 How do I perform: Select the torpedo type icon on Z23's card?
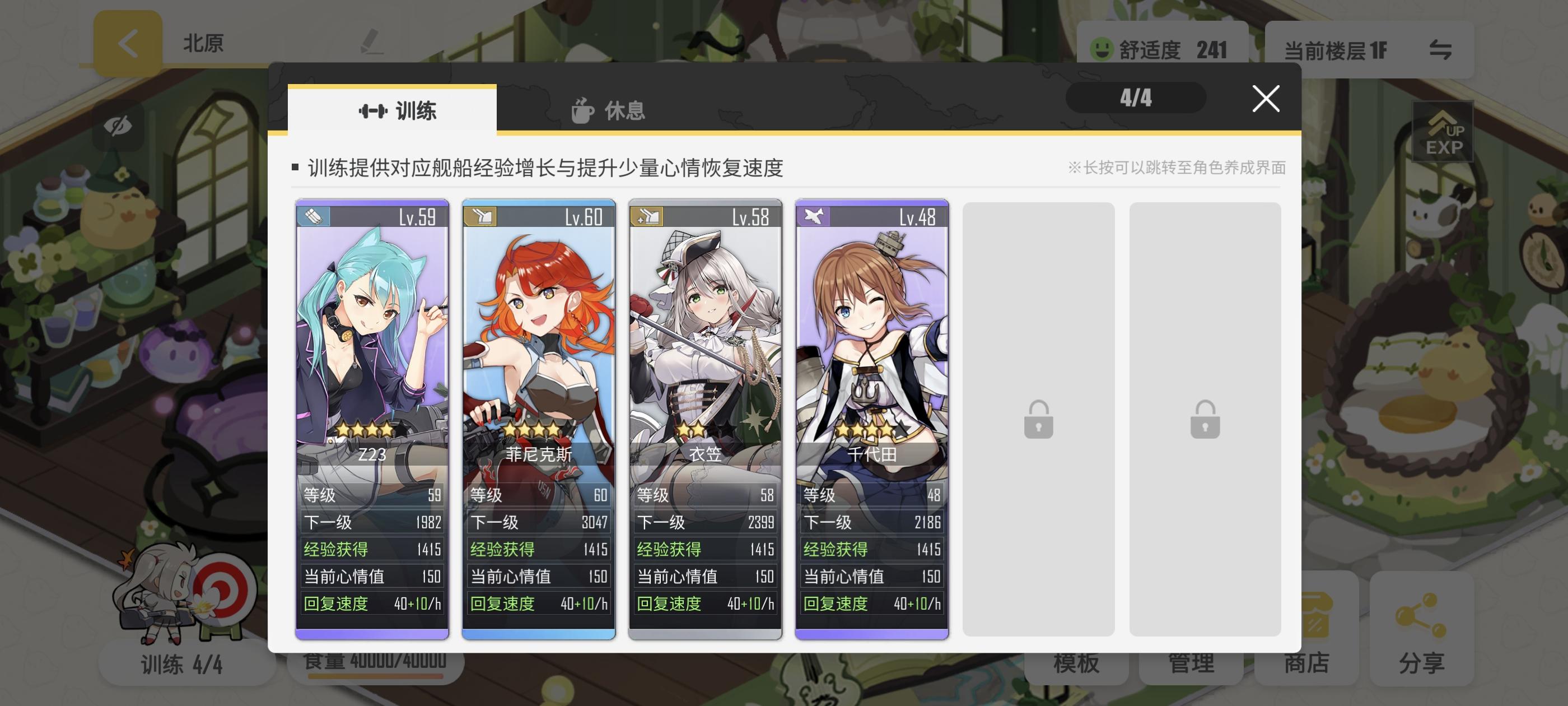pyautogui.click(x=312, y=218)
